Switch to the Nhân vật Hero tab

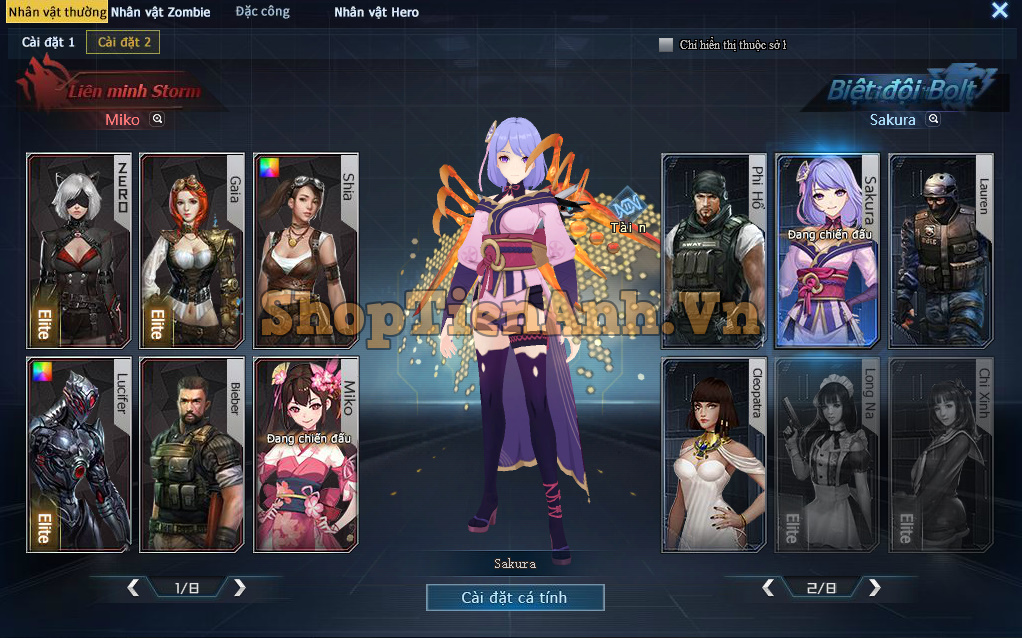[x=376, y=12]
